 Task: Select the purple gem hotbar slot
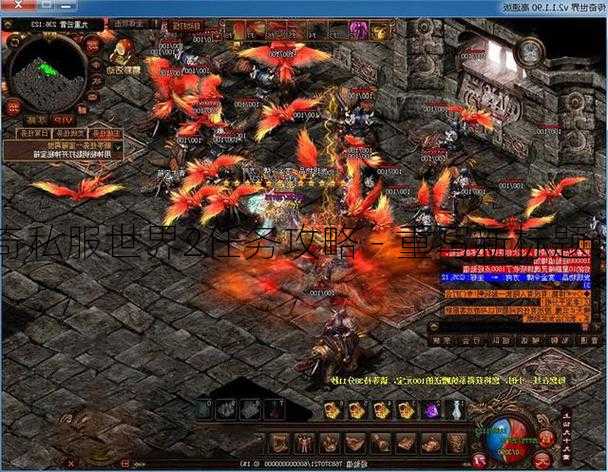432,410
